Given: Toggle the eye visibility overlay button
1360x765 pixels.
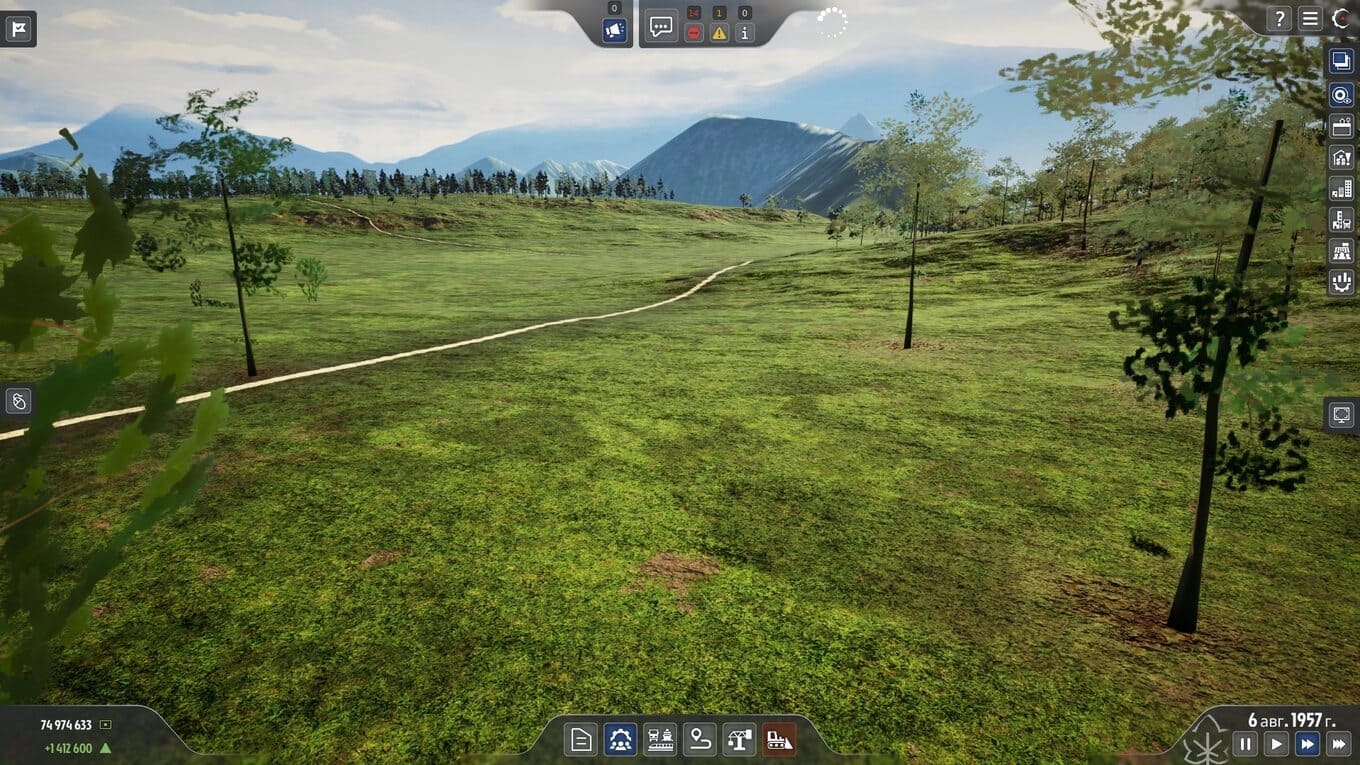Looking at the screenshot, I should click(x=1341, y=95).
